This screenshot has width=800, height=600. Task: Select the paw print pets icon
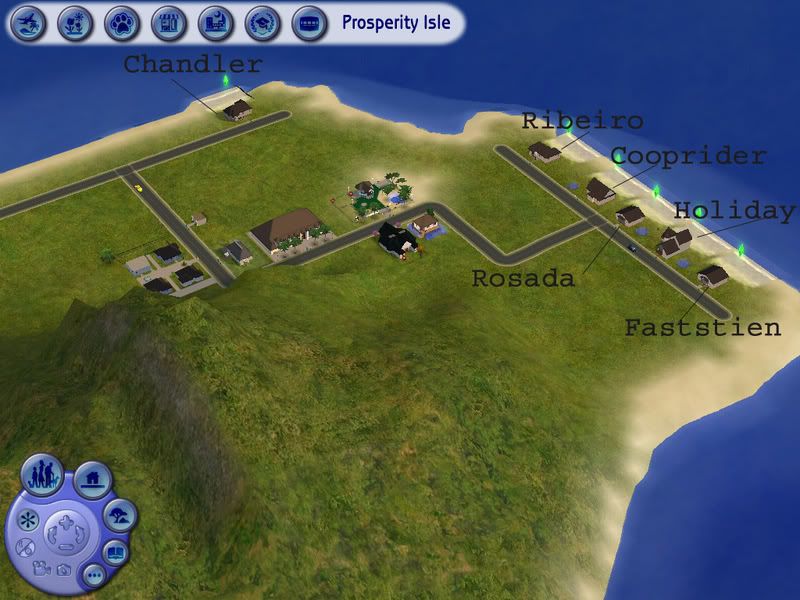point(121,21)
